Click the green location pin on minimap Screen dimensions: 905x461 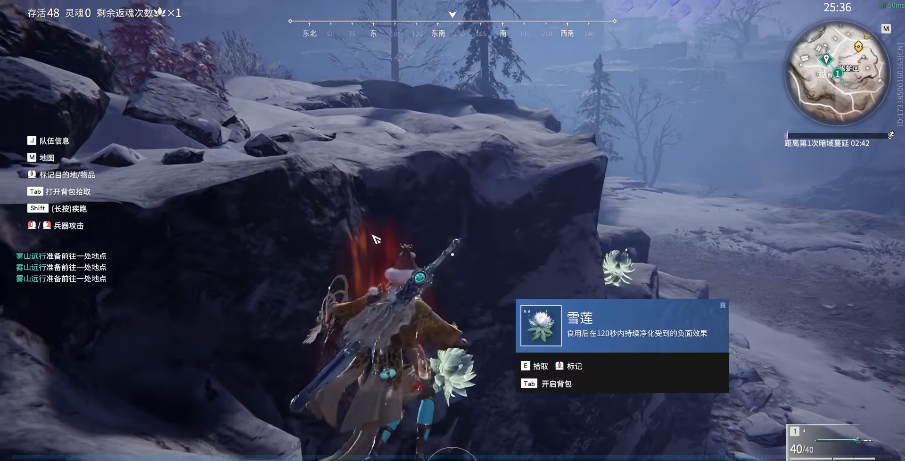[x=826, y=59]
